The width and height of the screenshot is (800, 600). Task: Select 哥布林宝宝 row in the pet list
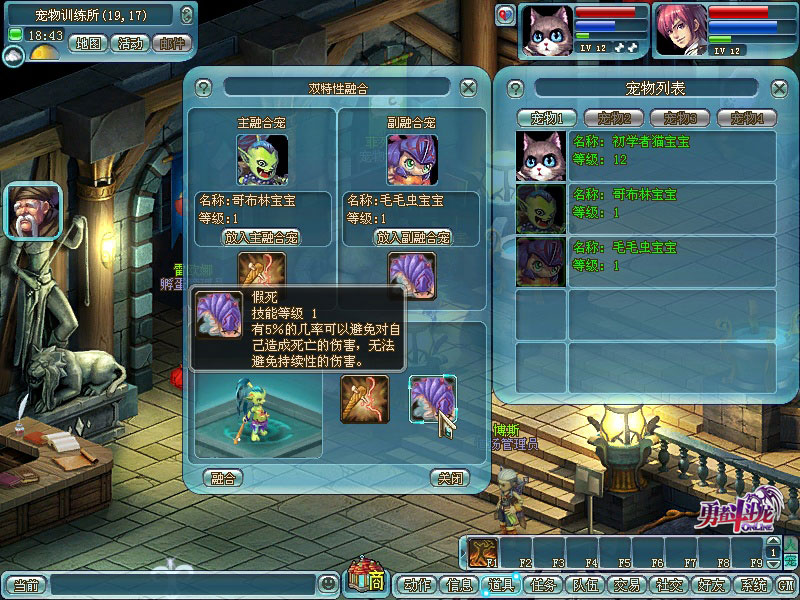646,207
